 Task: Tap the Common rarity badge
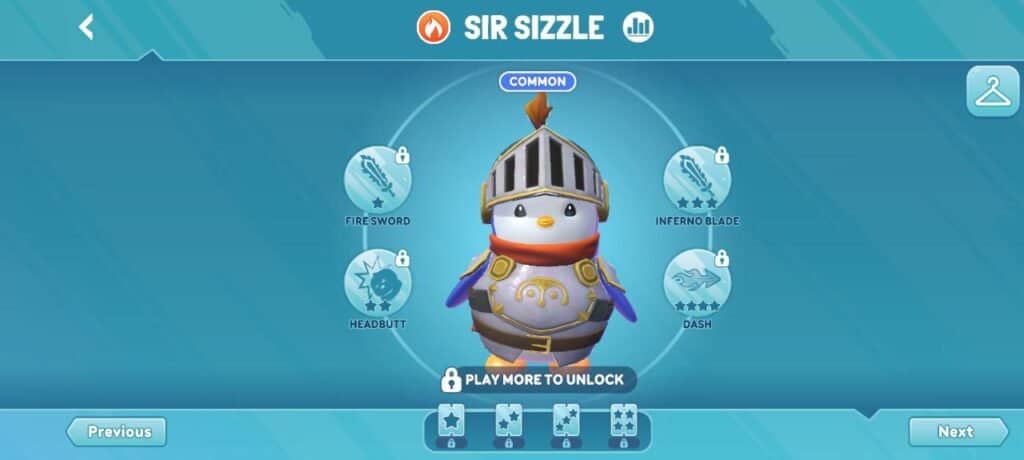538,82
